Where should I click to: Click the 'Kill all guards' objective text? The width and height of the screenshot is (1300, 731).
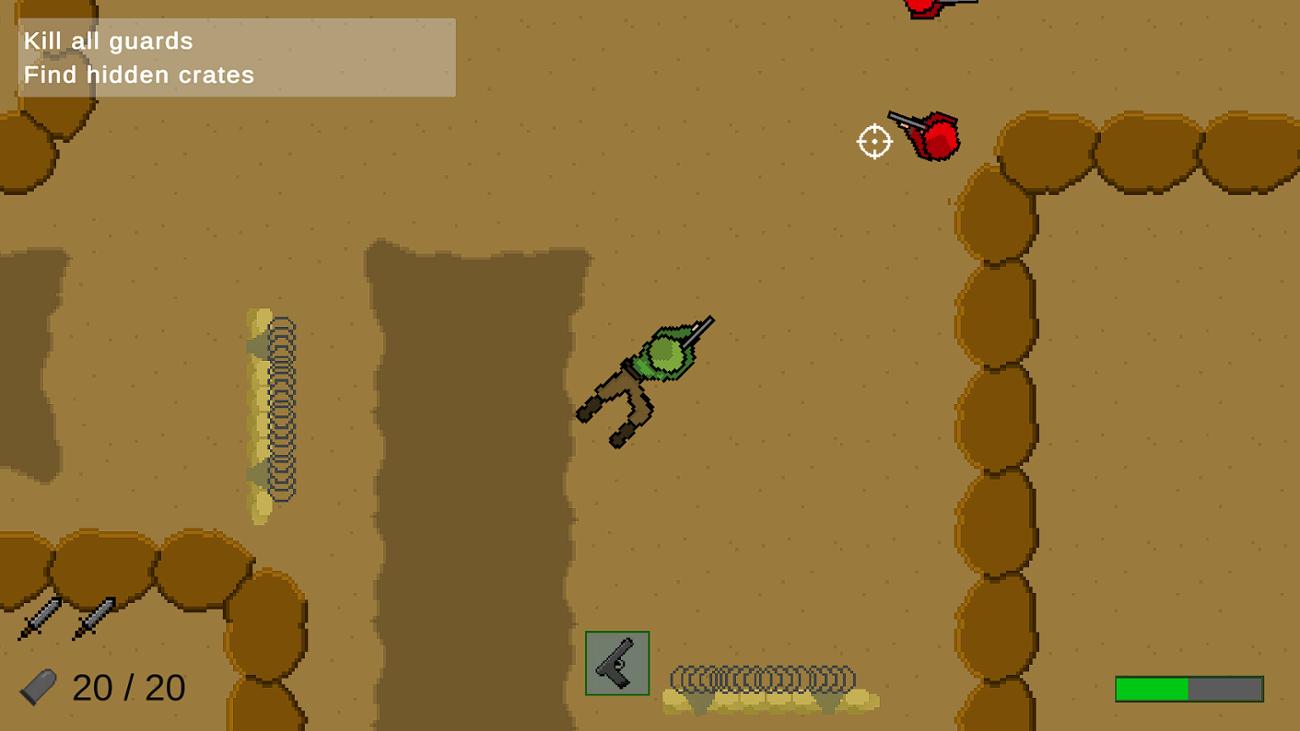110,41
